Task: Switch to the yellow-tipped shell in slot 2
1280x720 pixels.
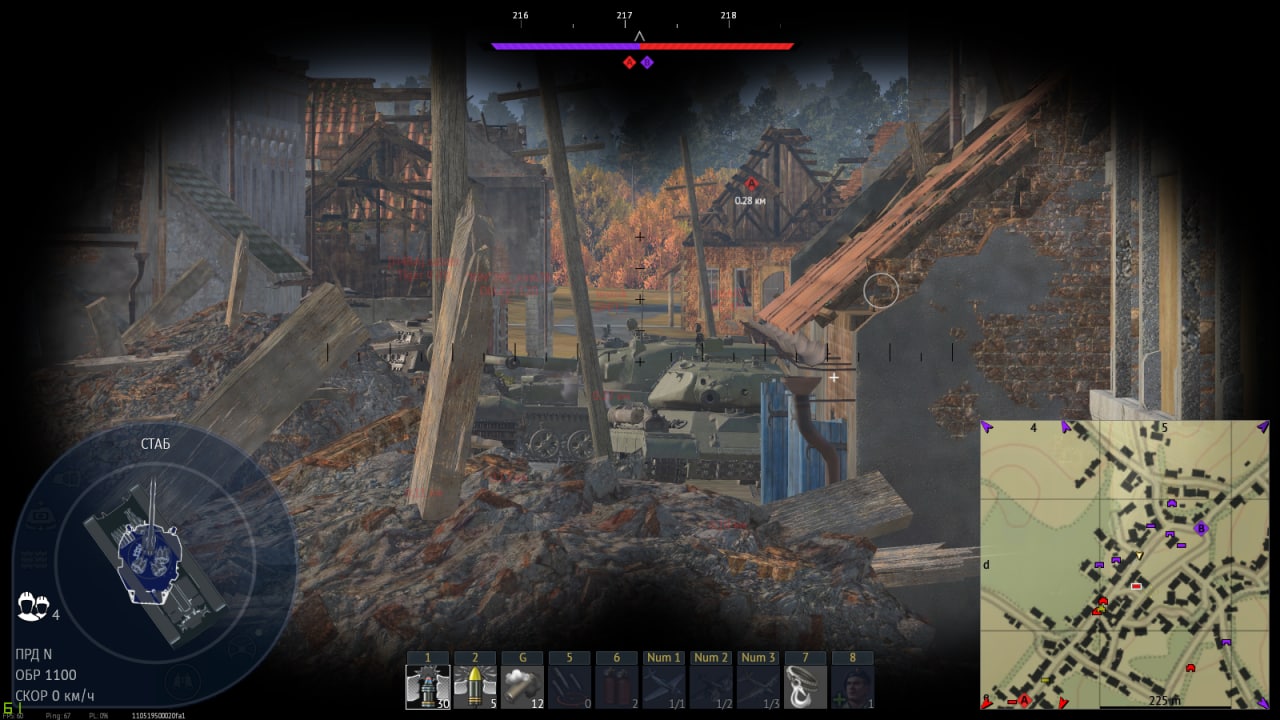Action: (x=474, y=687)
